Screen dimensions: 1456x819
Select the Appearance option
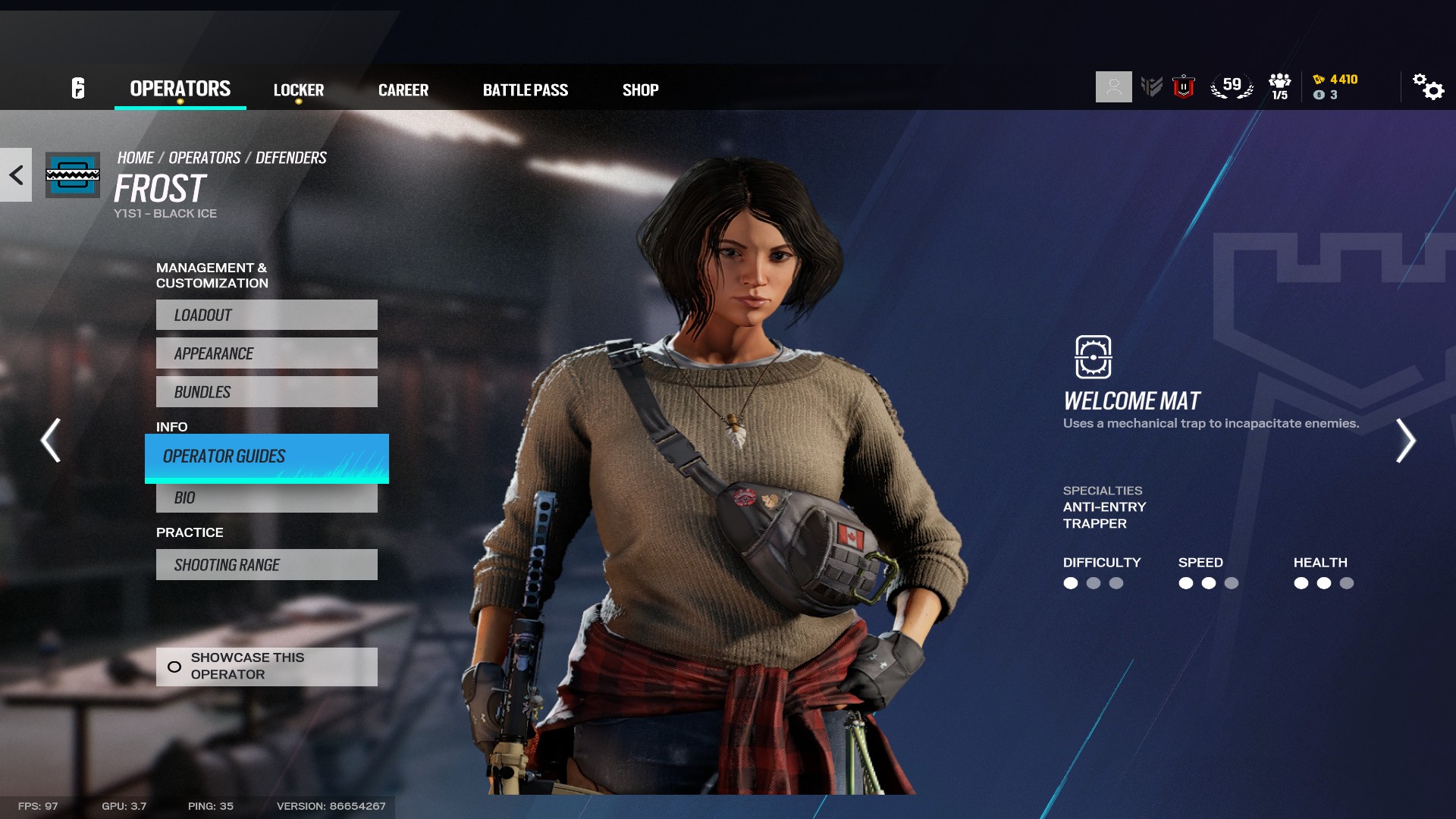coord(266,353)
